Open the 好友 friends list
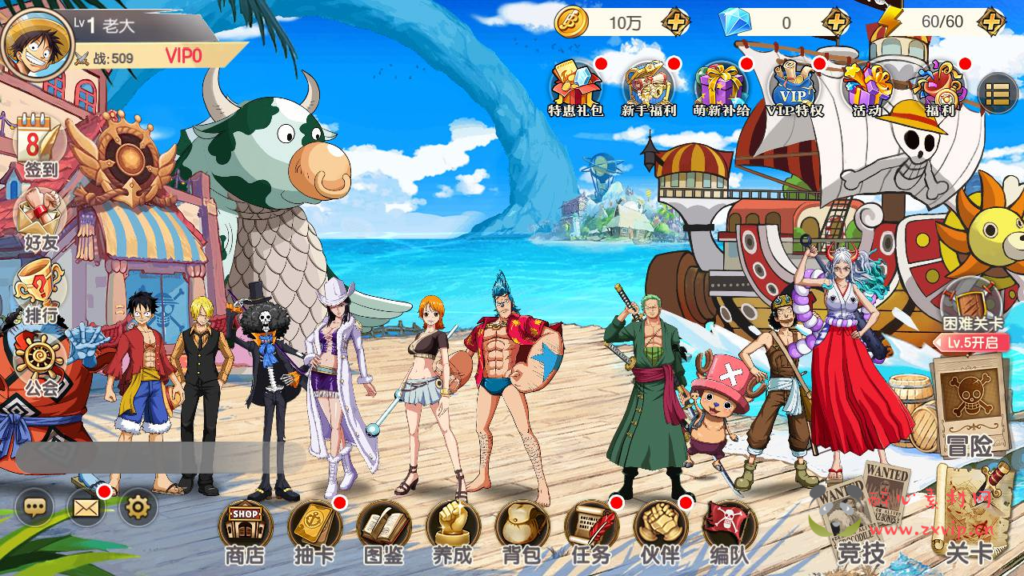The height and width of the screenshot is (576, 1024). pos(40,220)
